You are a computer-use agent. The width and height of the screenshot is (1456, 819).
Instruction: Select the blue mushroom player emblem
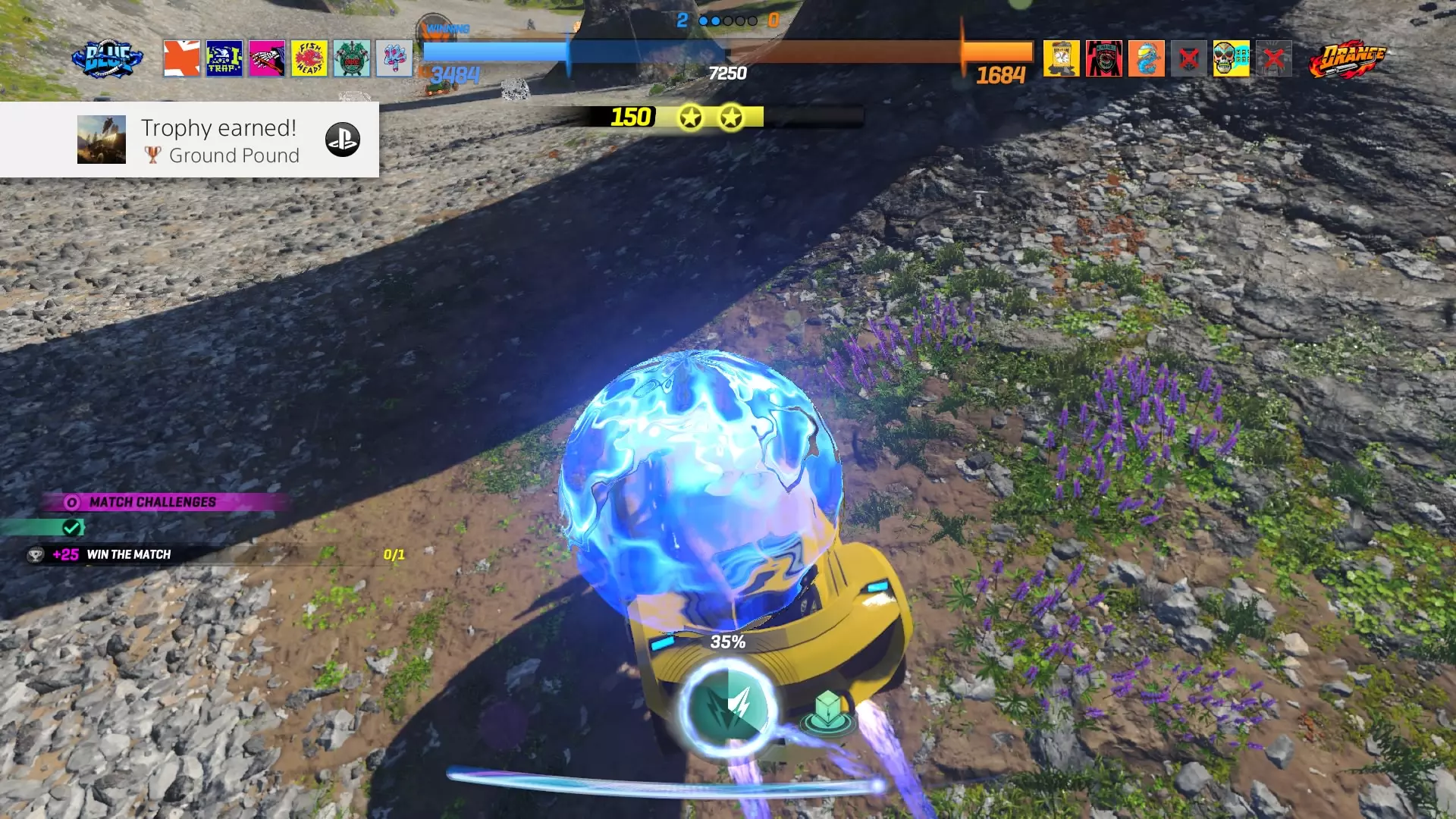[394, 58]
